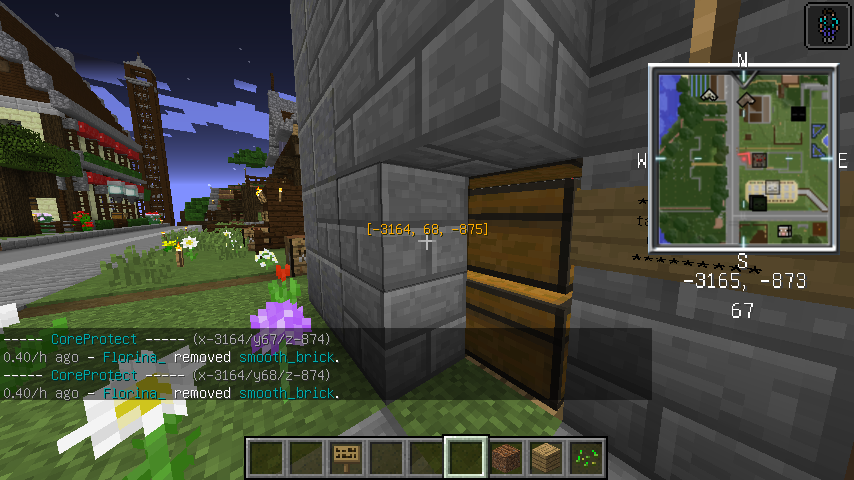The image size is (854, 480).
Task: Select the wooden sign hotbar slot
Action: [x=346, y=457]
